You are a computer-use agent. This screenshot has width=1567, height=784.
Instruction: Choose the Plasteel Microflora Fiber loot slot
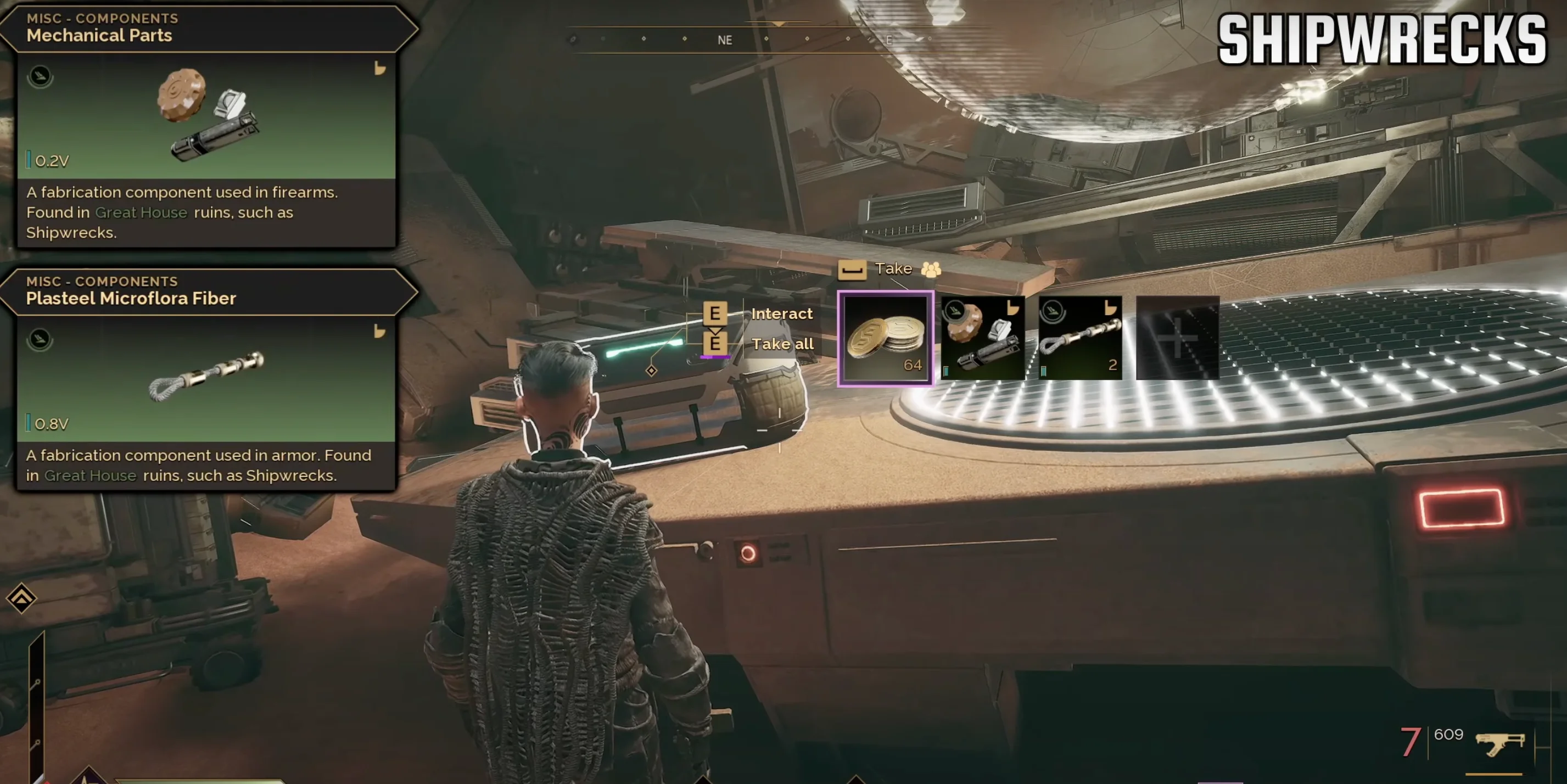pos(1080,338)
